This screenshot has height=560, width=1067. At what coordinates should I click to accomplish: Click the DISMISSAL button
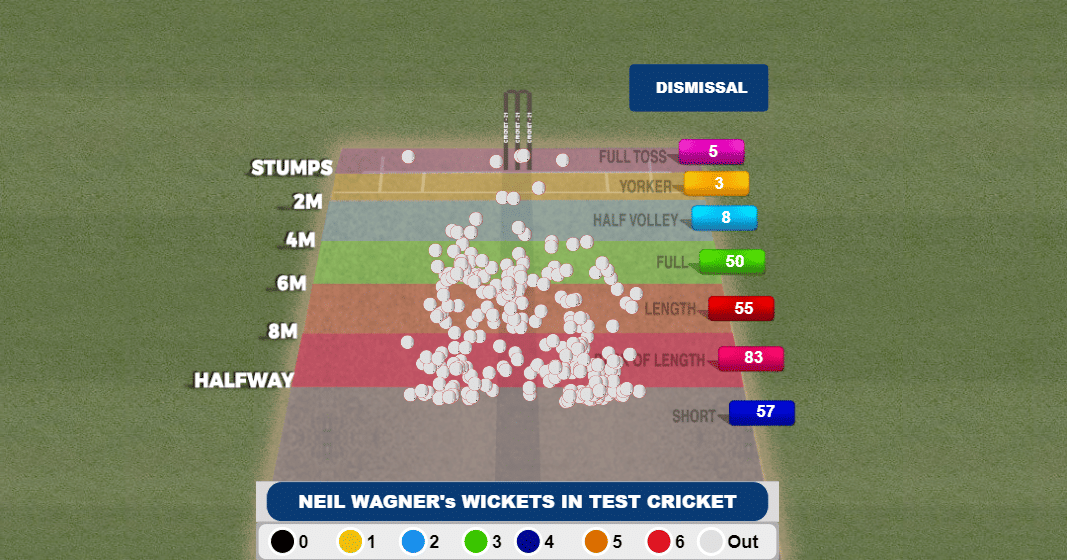point(698,88)
